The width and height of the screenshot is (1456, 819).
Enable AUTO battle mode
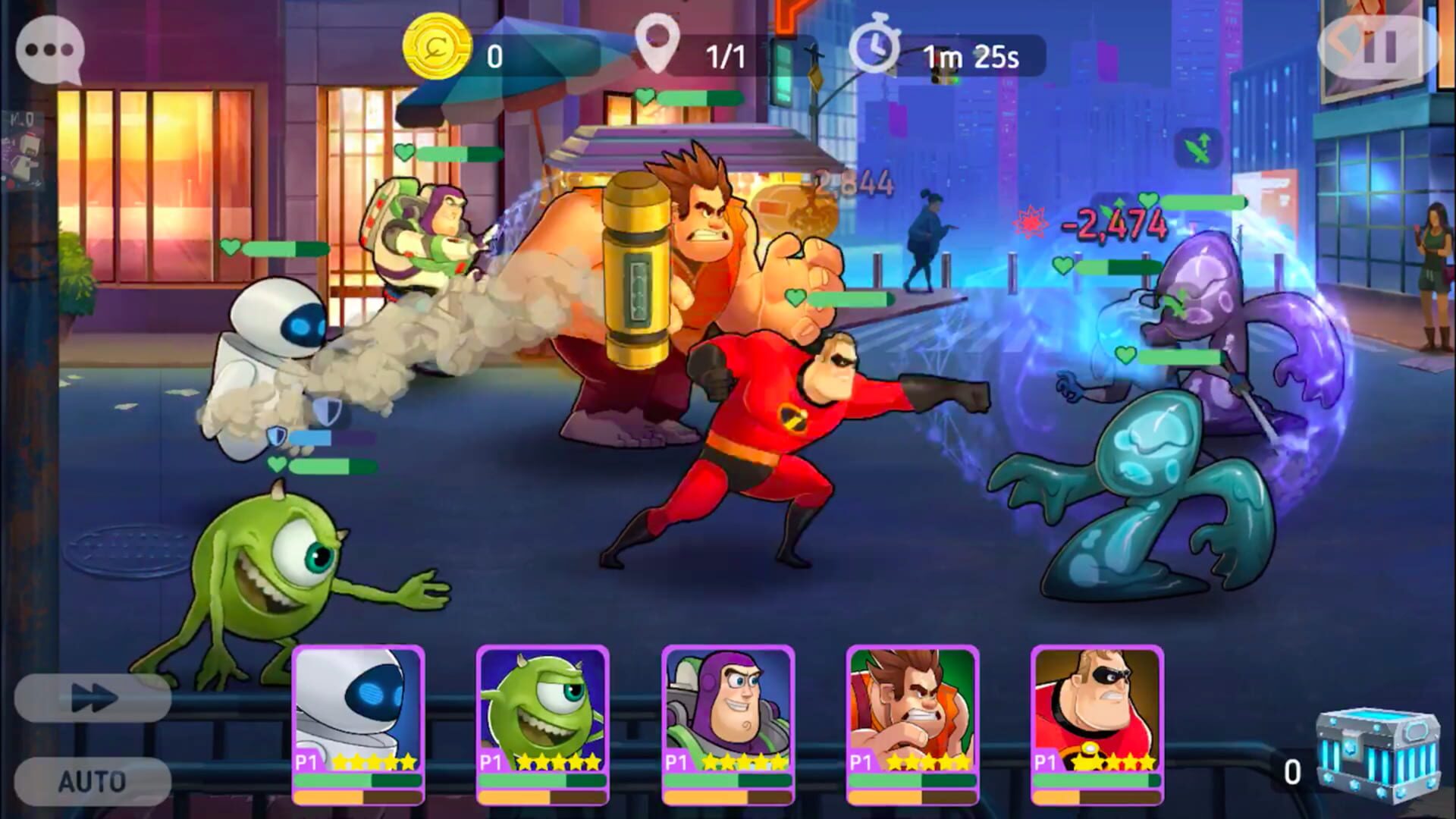(x=93, y=781)
